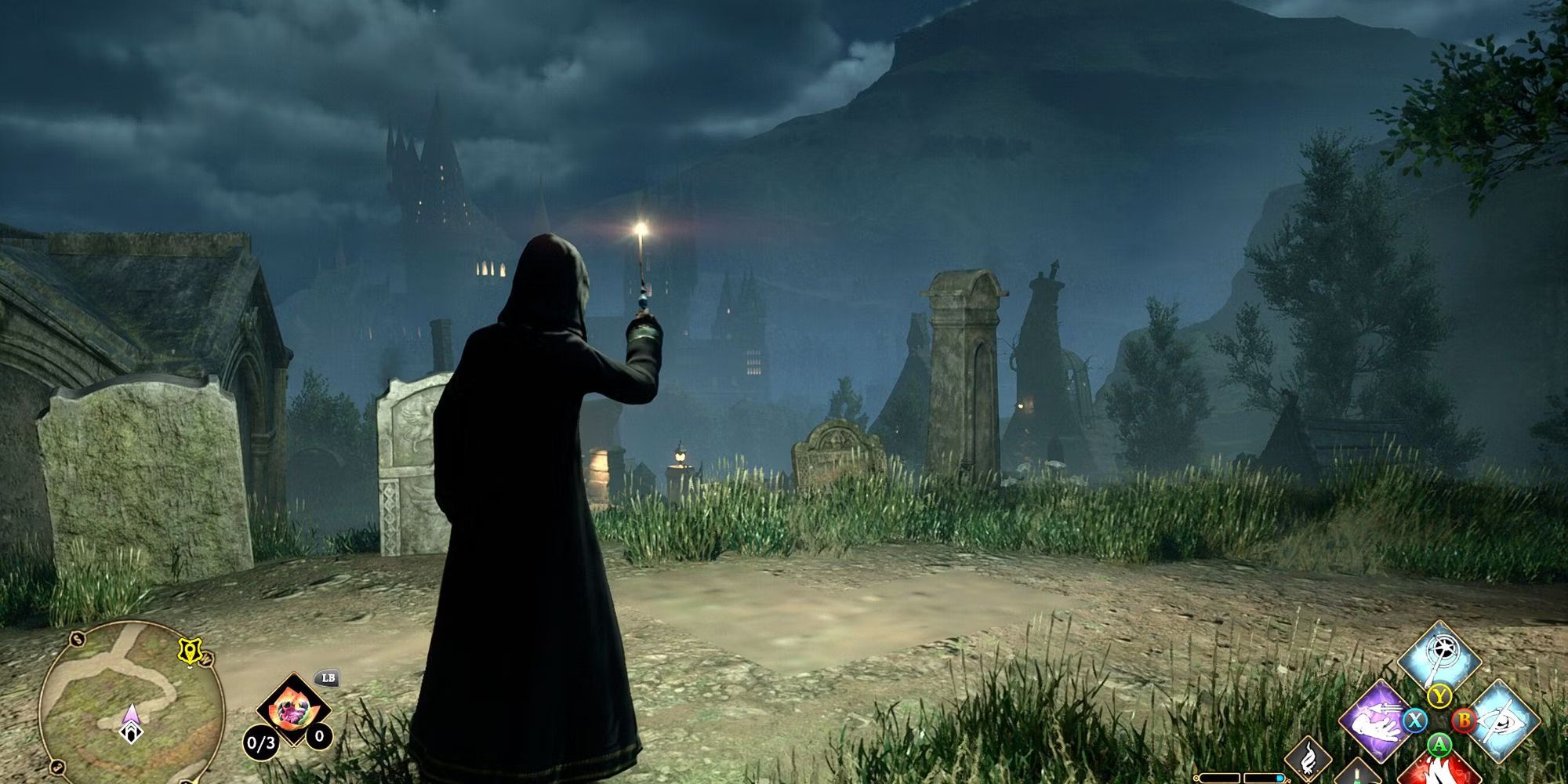The width and height of the screenshot is (1568, 784).
Task: Cast the Revelio spell in the top slot
Action: pos(1439,659)
